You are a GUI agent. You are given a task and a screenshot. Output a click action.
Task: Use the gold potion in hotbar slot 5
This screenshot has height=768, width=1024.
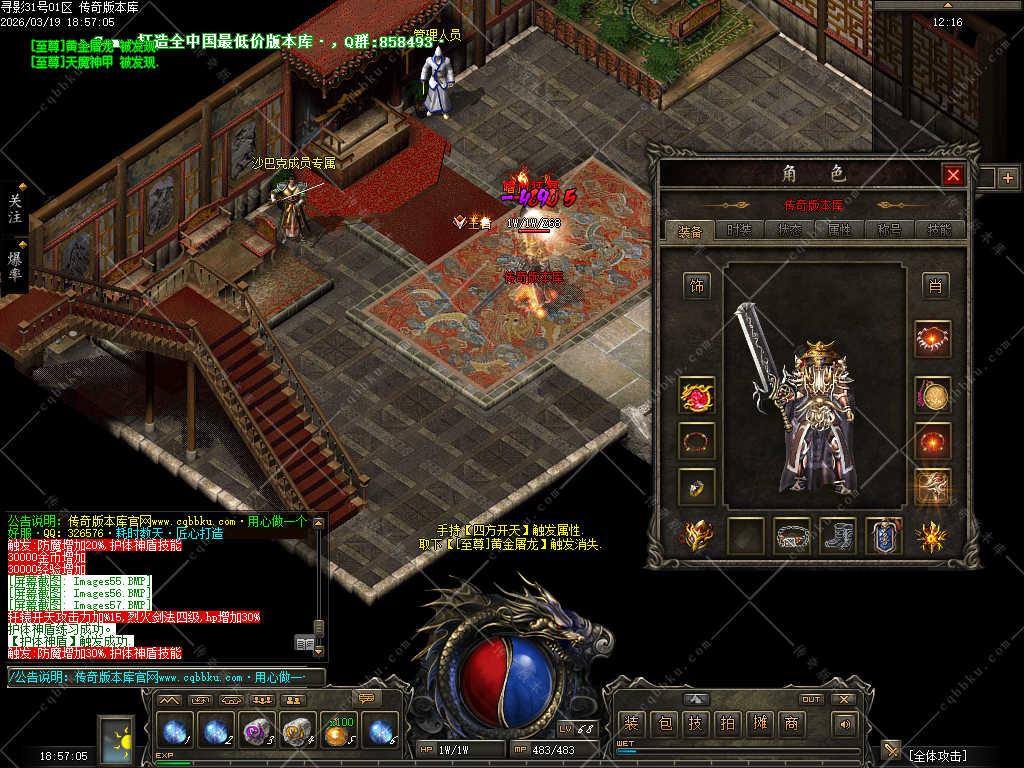(x=338, y=732)
